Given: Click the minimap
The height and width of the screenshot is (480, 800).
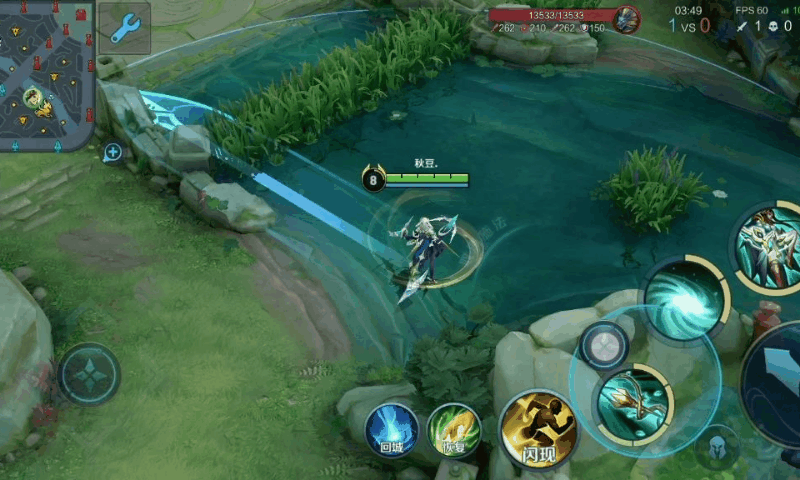Looking at the screenshot, I should click(47, 76).
